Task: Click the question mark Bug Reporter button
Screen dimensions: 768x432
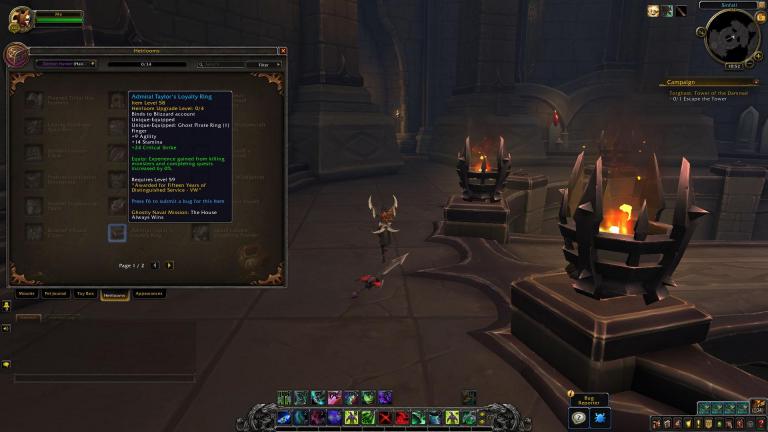Action: coord(578,418)
